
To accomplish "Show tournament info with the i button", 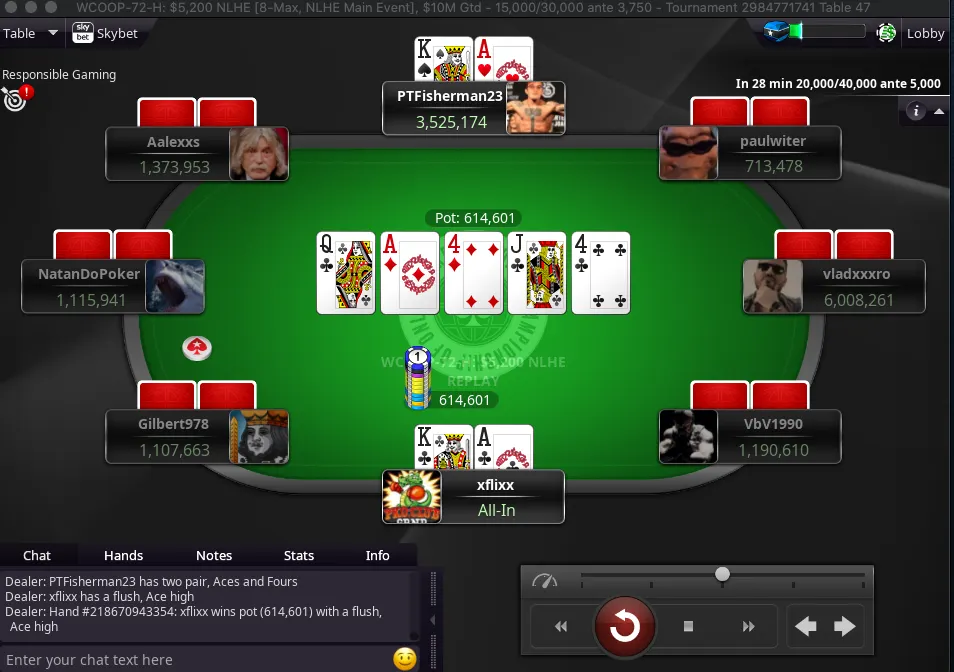I will [915, 111].
